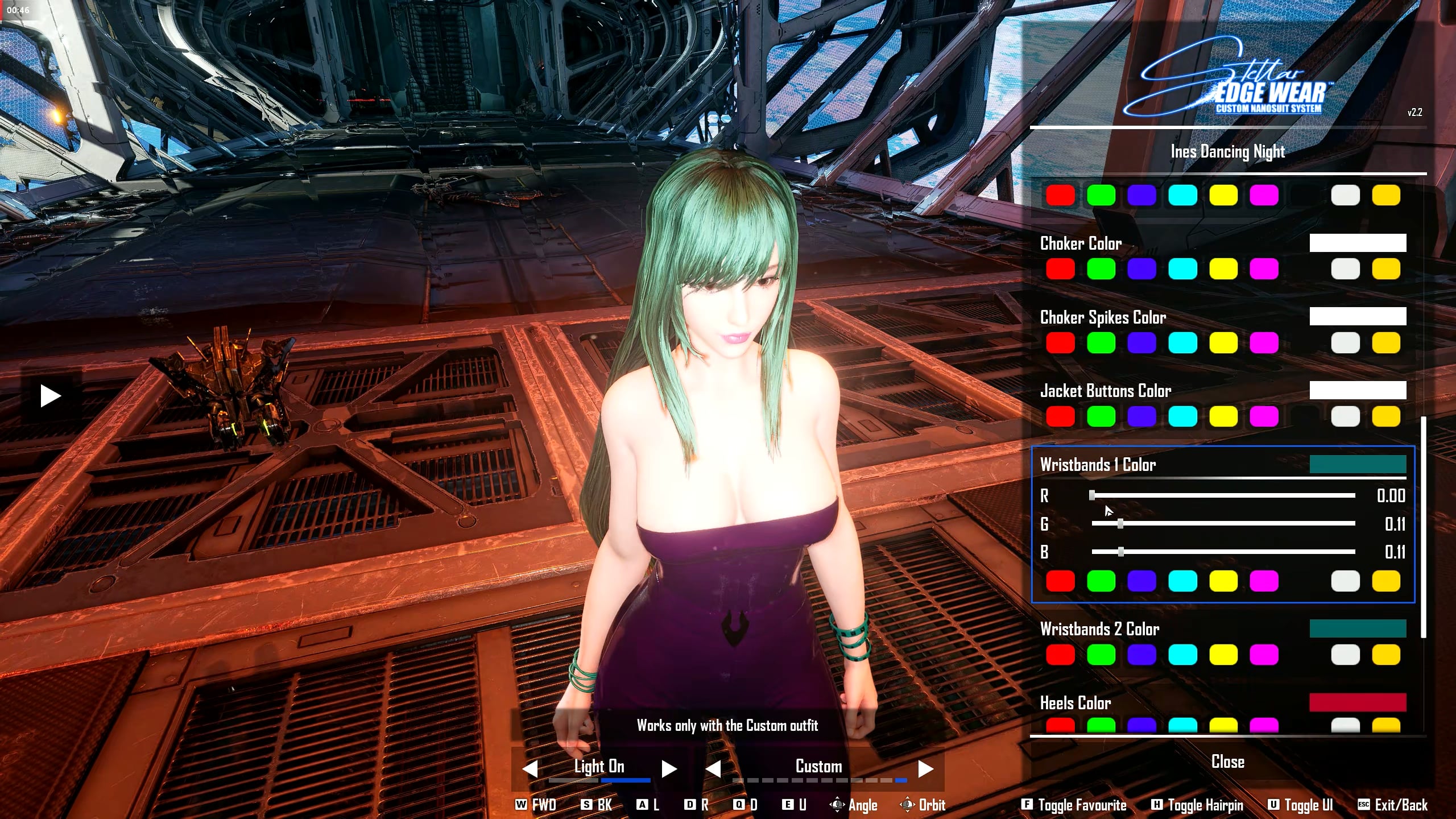Expand the Wristbands 2 Color row
1456x819 pixels.
point(1100,629)
